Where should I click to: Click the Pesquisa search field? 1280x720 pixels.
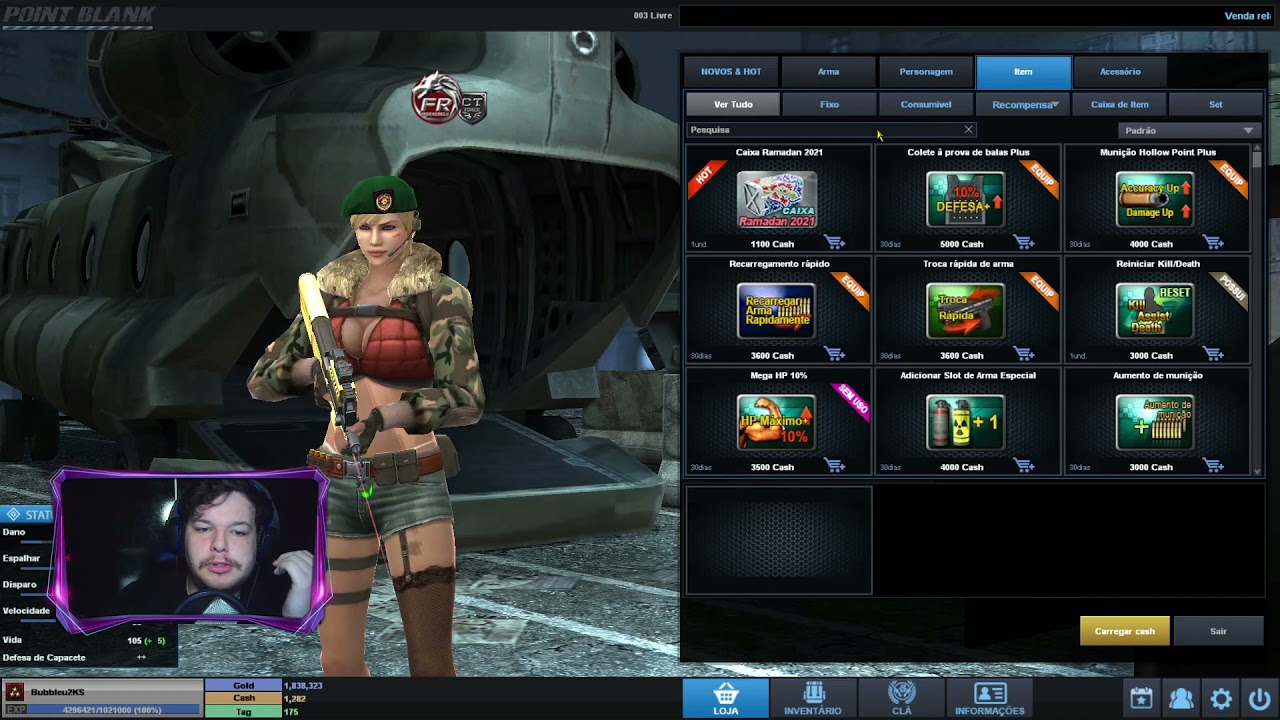[820, 130]
